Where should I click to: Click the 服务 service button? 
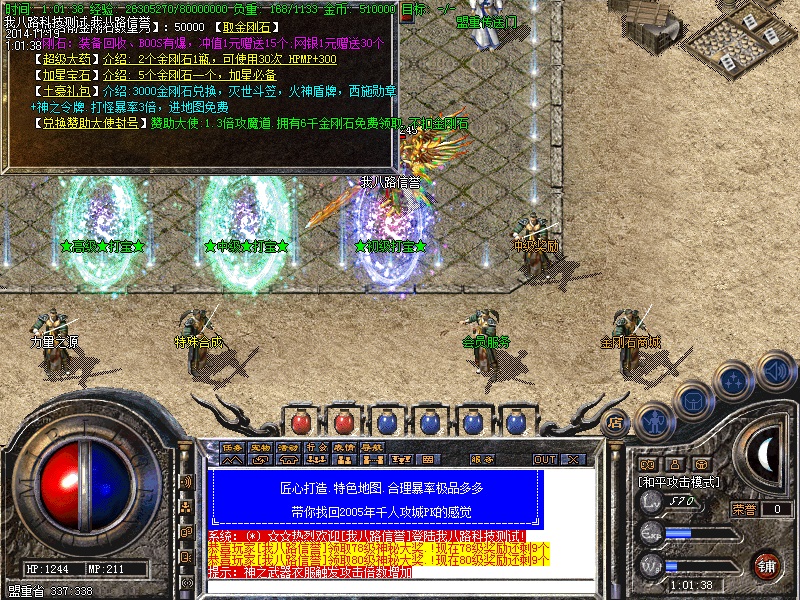[x=481, y=460]
